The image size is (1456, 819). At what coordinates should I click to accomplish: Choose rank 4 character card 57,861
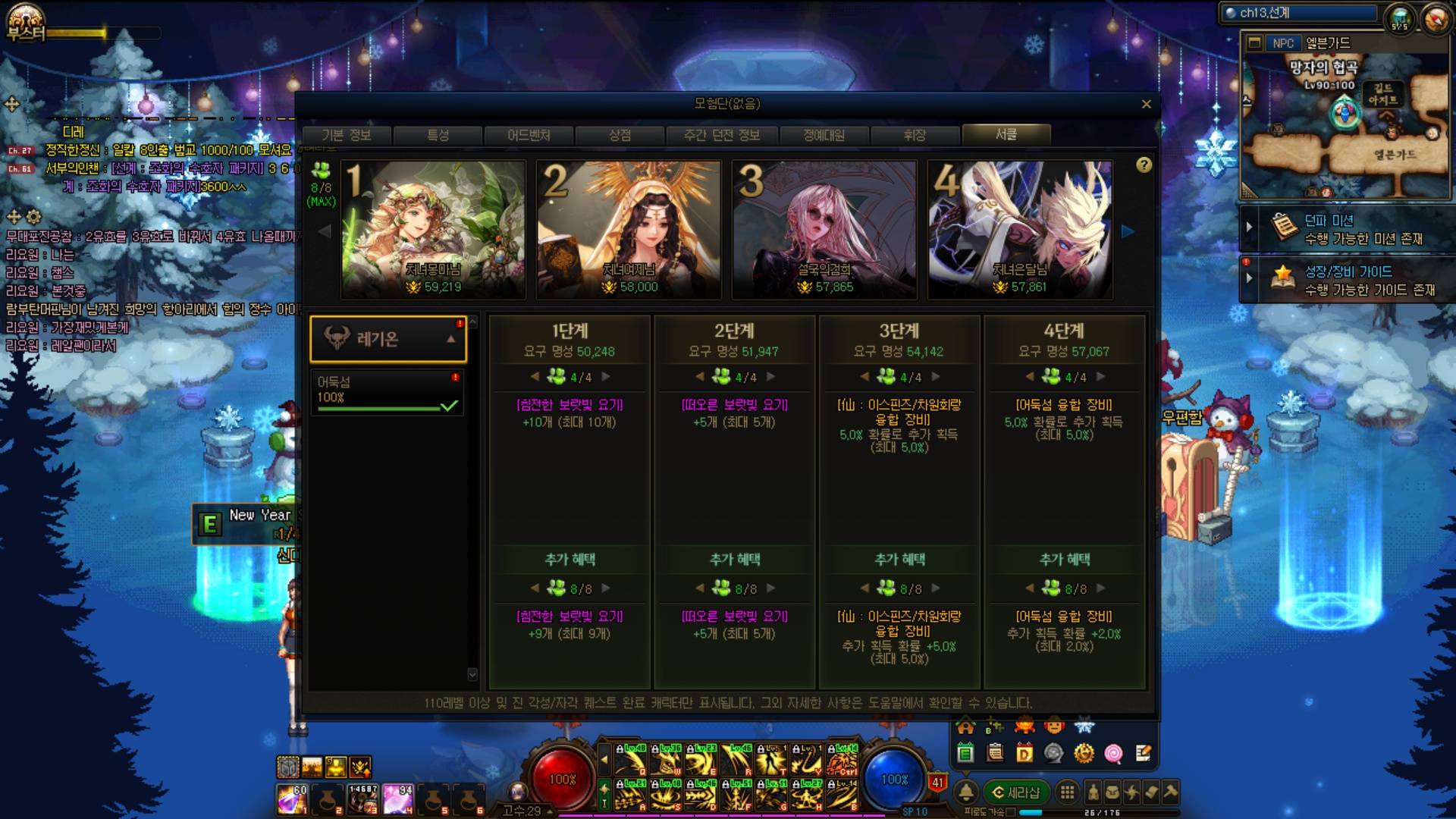point(1020,229)
